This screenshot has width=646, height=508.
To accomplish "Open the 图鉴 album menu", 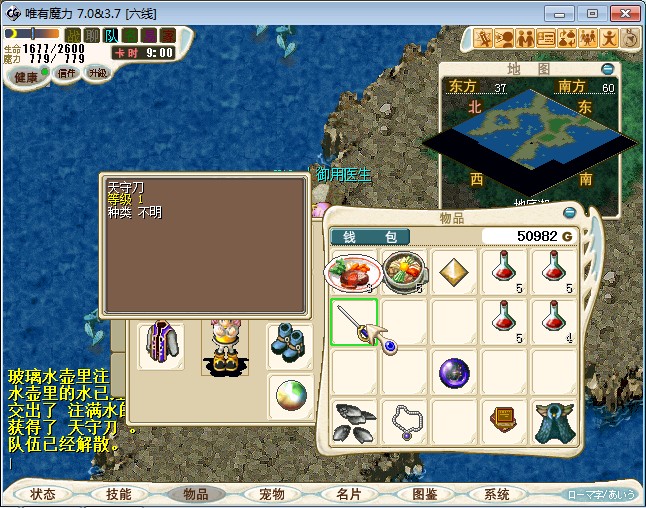I will (x=424, y=494).
